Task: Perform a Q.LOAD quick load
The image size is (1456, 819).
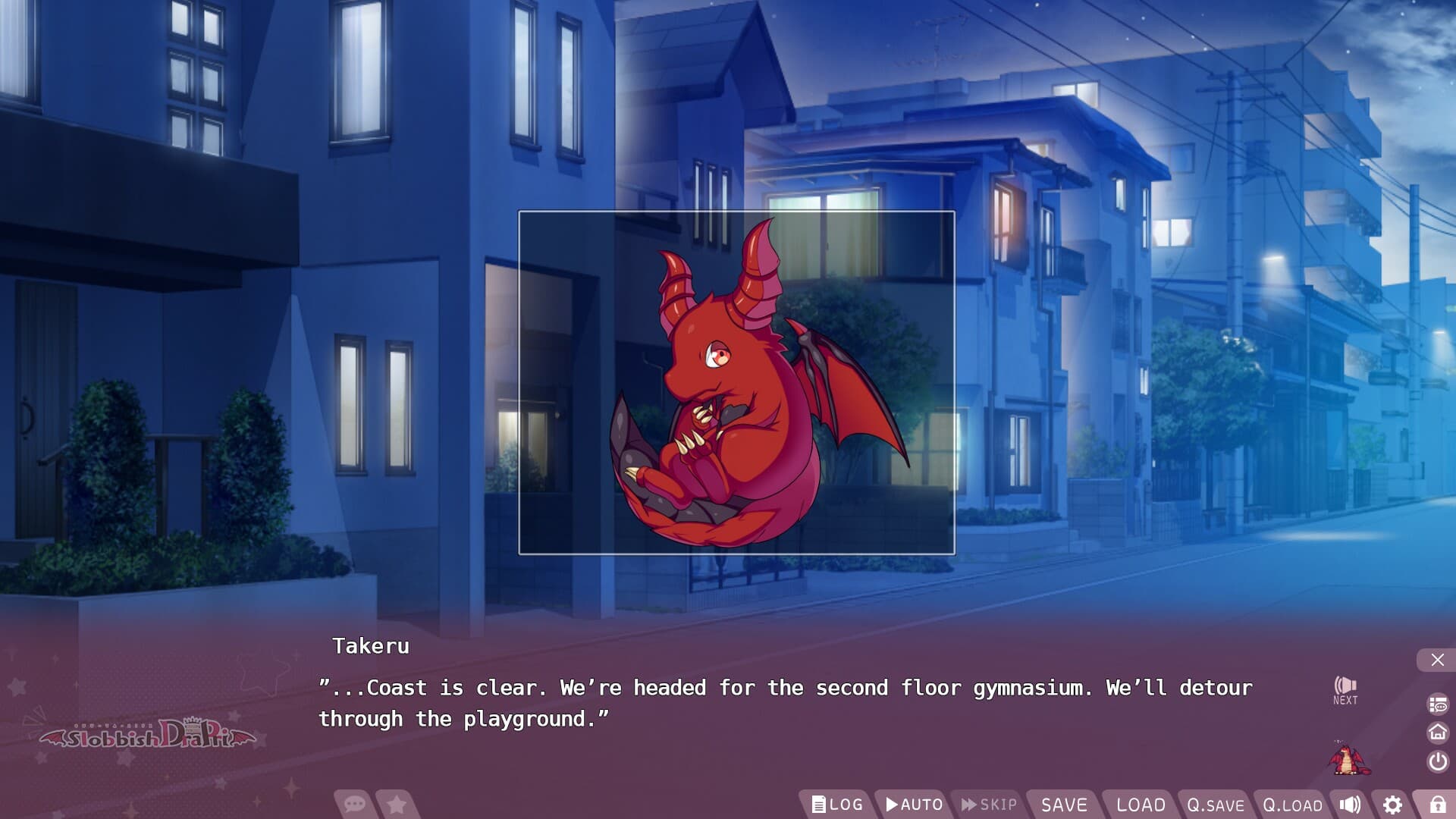Action: (1291, 805)
